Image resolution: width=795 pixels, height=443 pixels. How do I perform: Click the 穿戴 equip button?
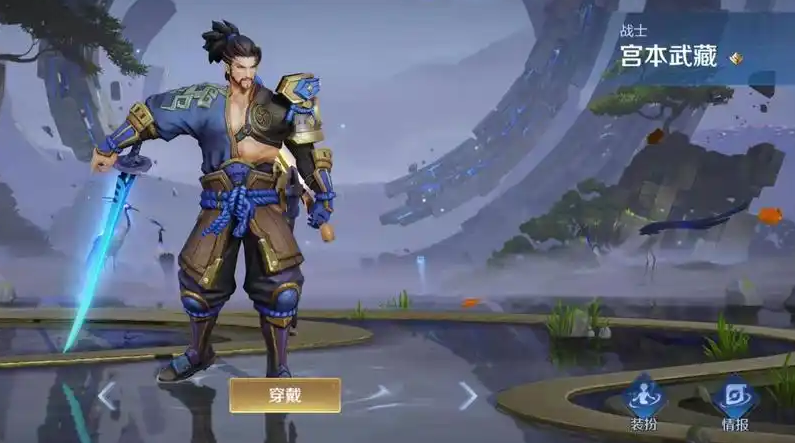coord(285,395)
